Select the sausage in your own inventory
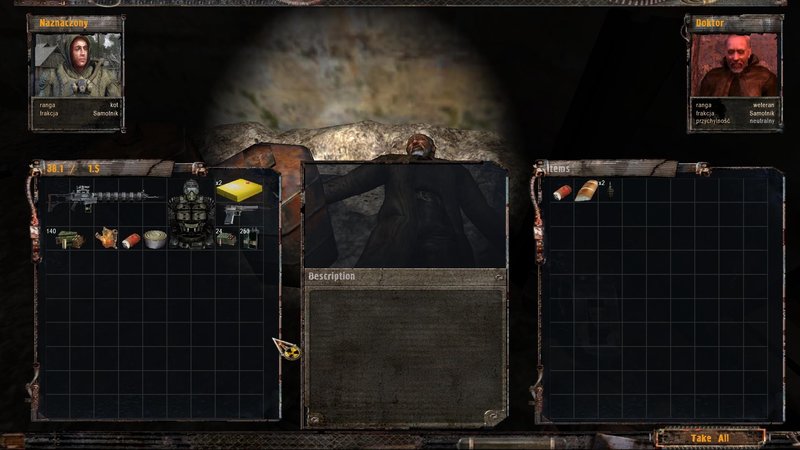This screenshot has height=450, width=800. click(129, 240)
